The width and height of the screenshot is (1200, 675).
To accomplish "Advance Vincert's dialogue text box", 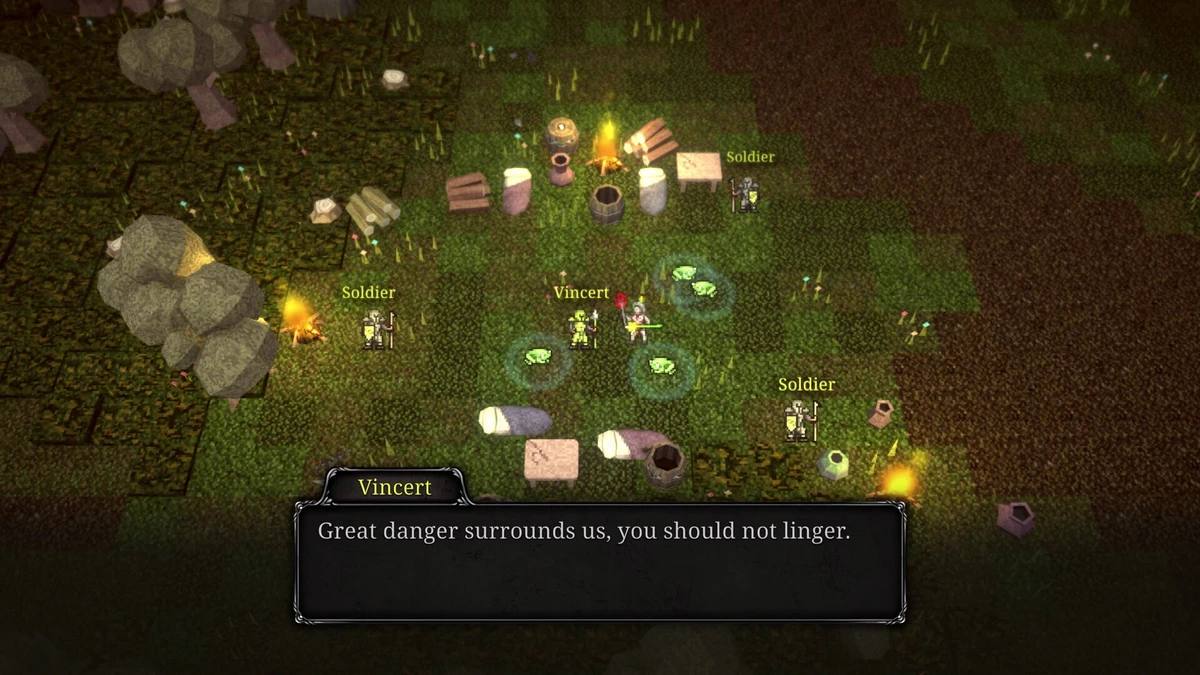I will point(600,560).
